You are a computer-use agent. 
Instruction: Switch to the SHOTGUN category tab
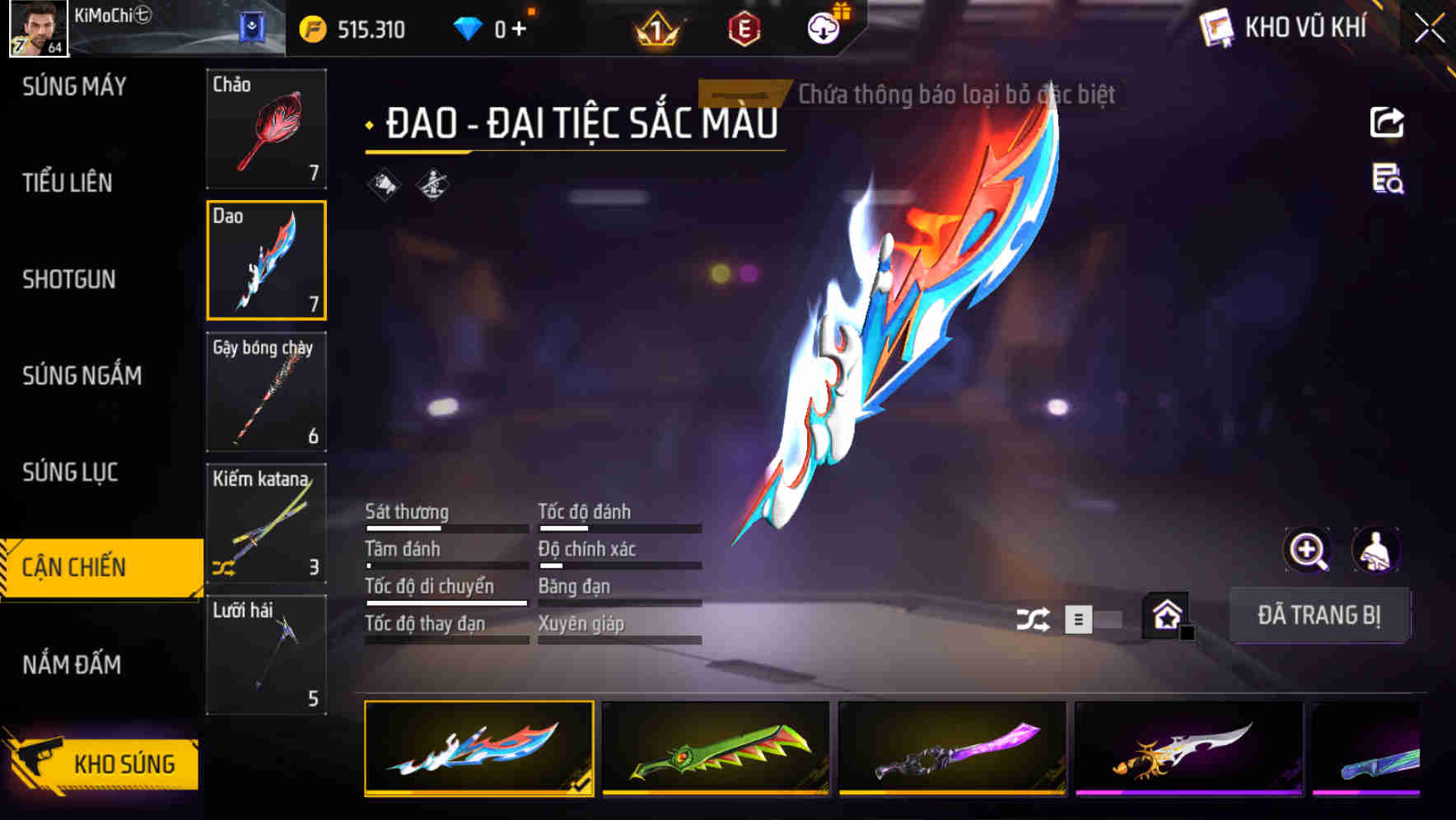point(68,280)
